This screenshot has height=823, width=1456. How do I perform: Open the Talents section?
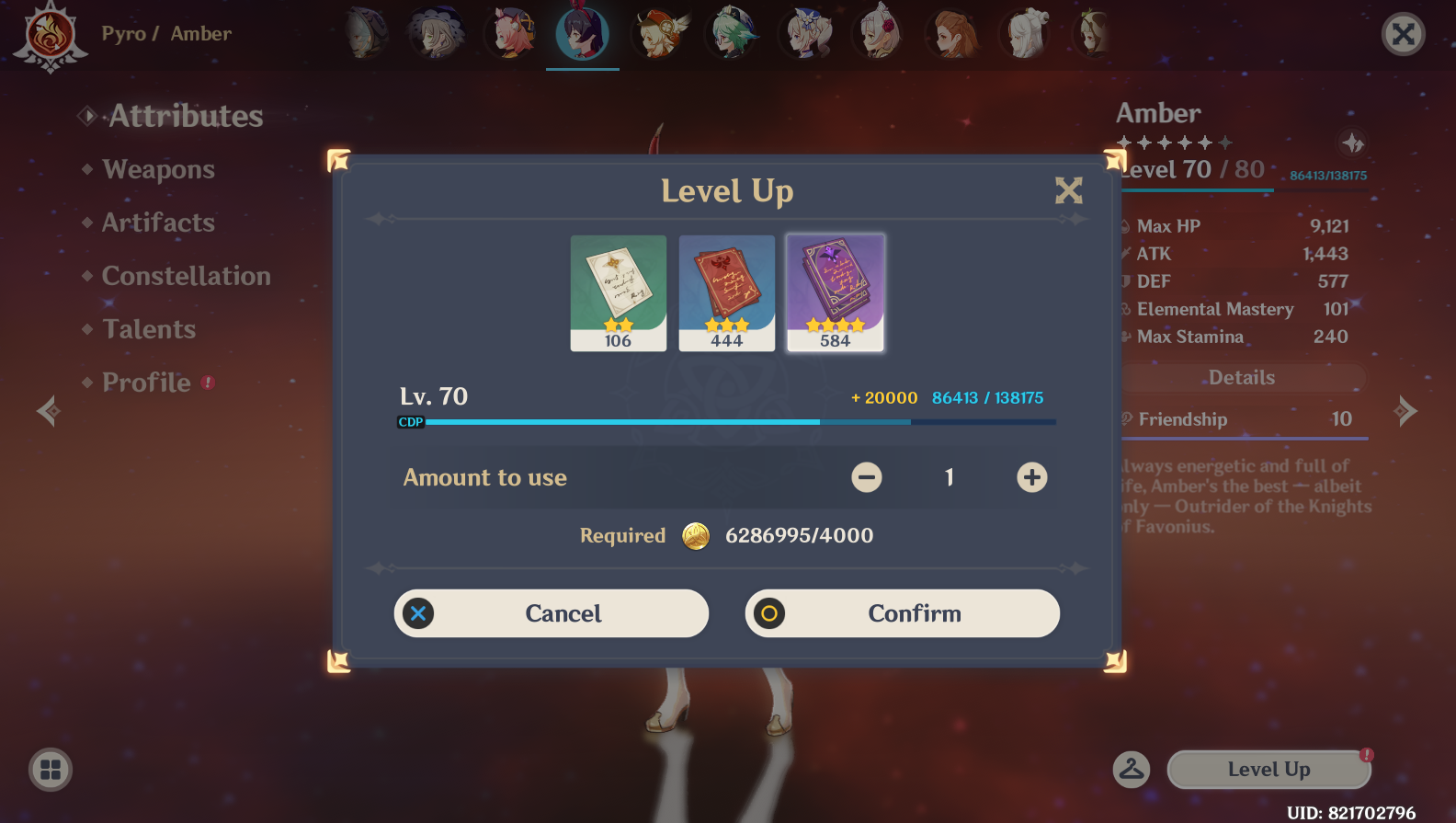[148, 328]
